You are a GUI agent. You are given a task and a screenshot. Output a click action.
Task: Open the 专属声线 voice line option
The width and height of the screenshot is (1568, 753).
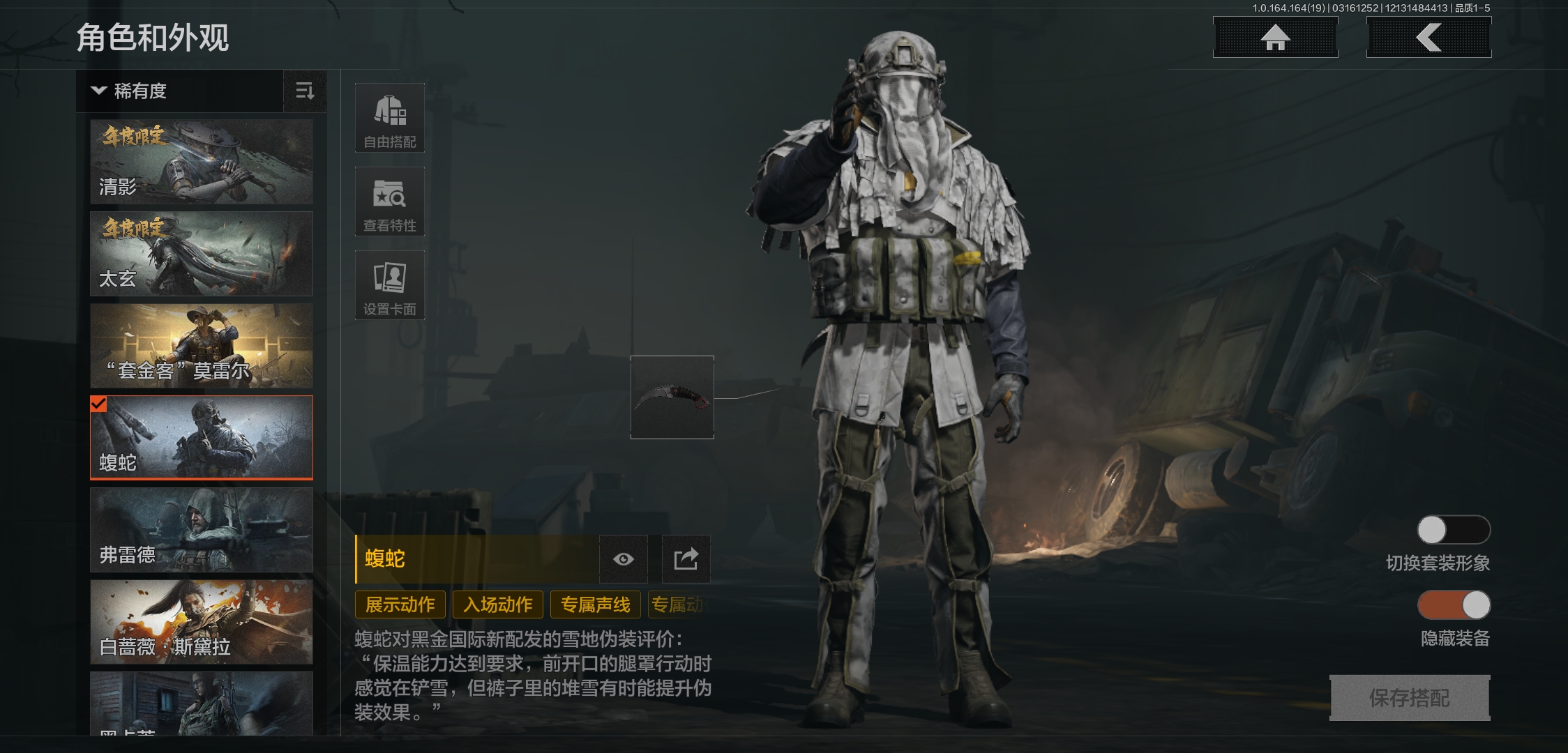[595, 604]
